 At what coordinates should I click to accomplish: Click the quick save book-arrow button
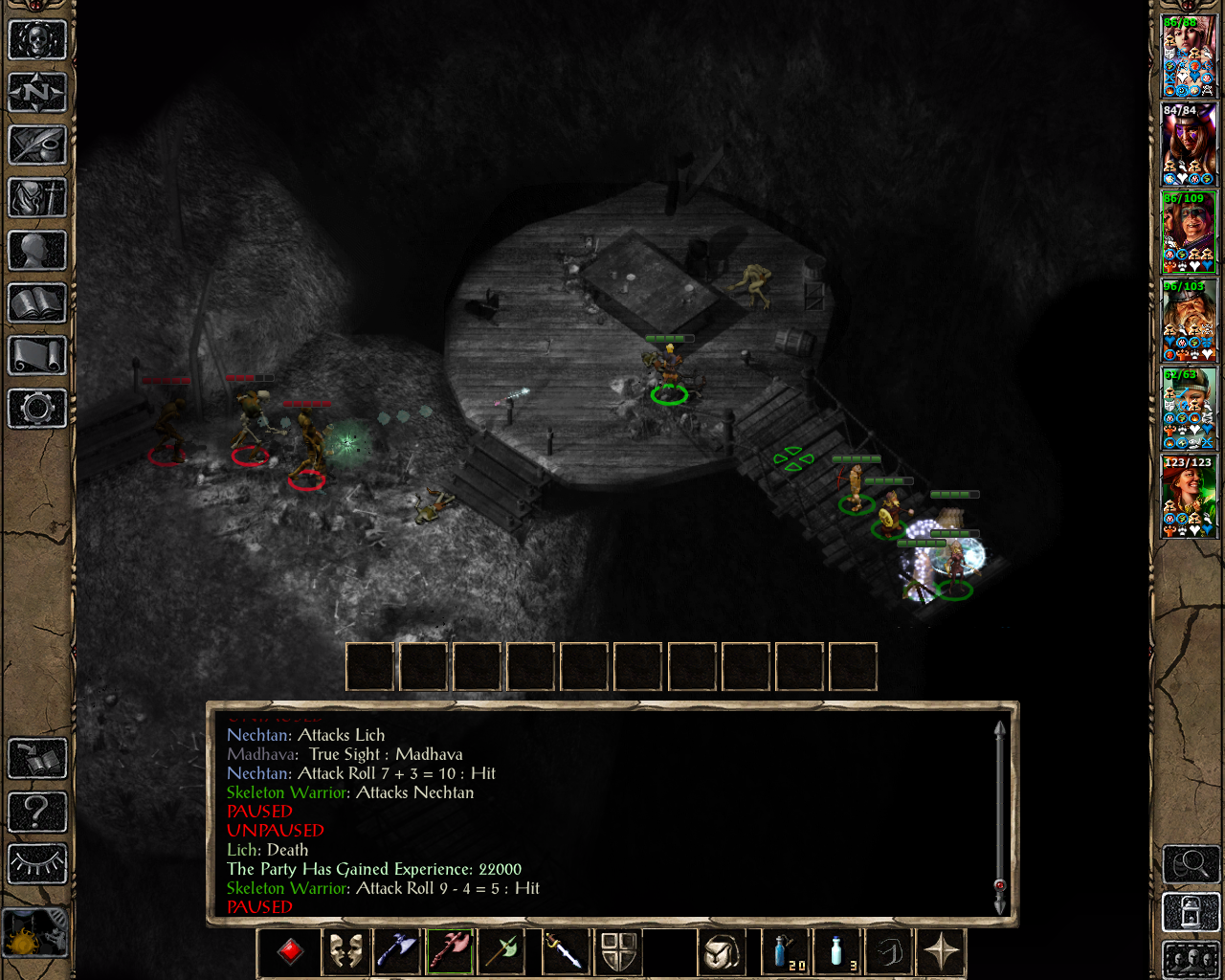(37, 759)
